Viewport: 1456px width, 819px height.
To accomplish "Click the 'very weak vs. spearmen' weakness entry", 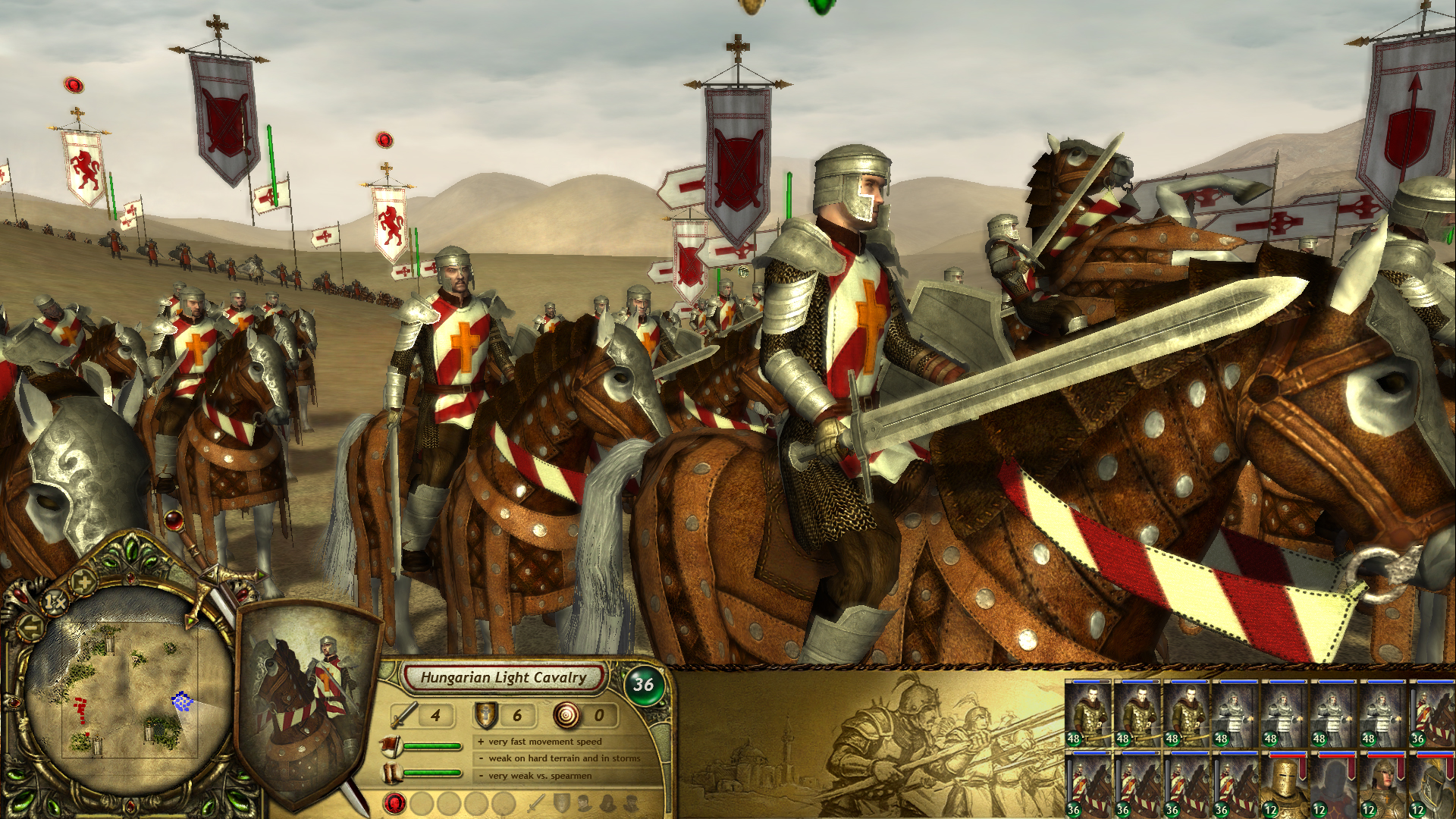I will 537,776.
